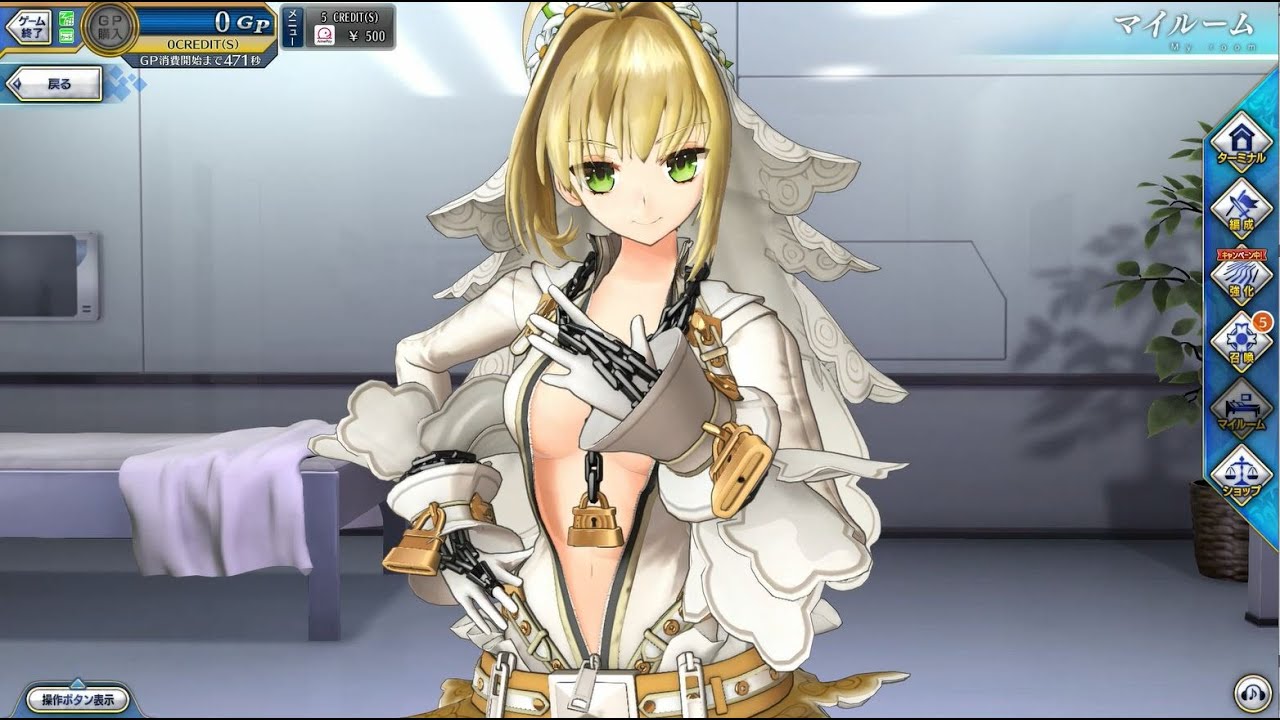Click the GP countdown timer bar

200,59
